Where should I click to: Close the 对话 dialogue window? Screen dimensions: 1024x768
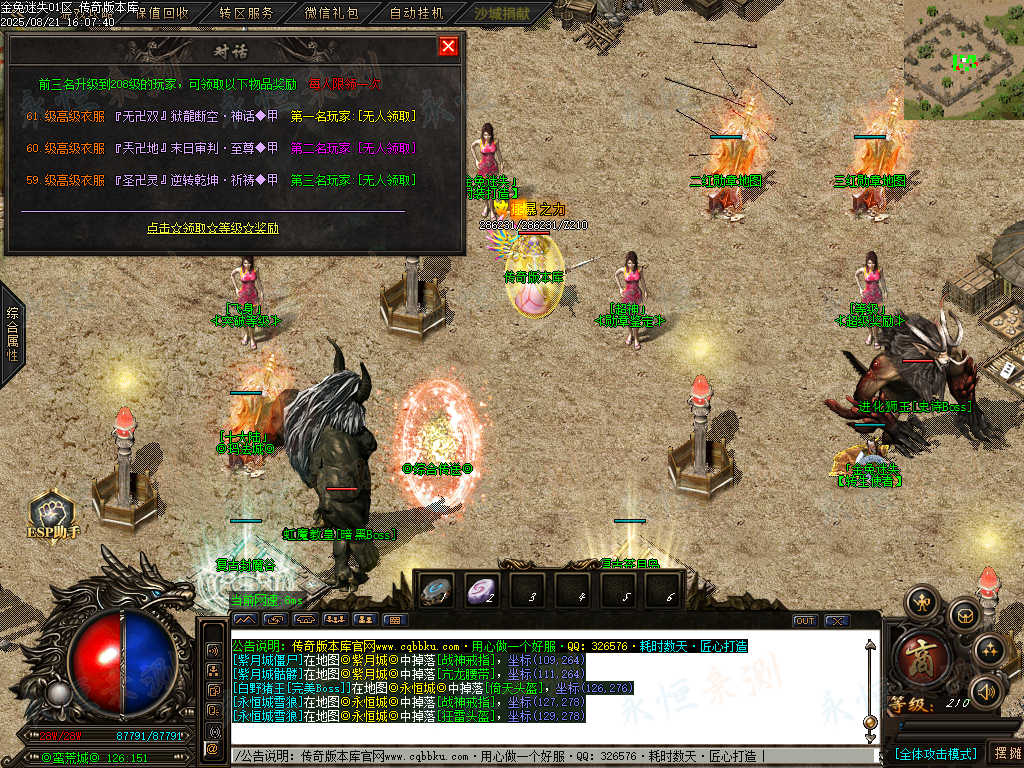click(x=448, y=46)
